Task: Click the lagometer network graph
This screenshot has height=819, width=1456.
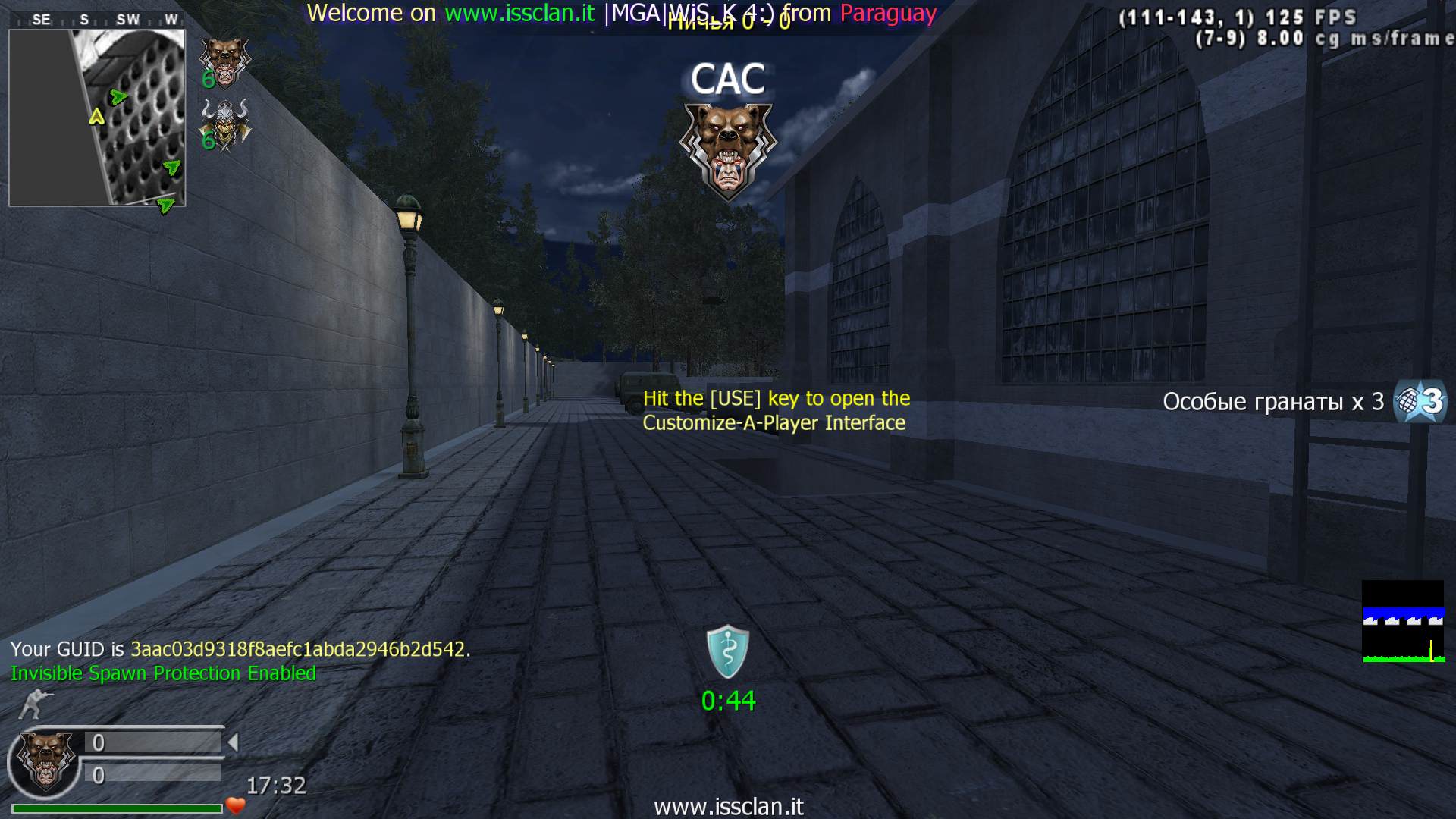Action: (x=1403, y=622)
